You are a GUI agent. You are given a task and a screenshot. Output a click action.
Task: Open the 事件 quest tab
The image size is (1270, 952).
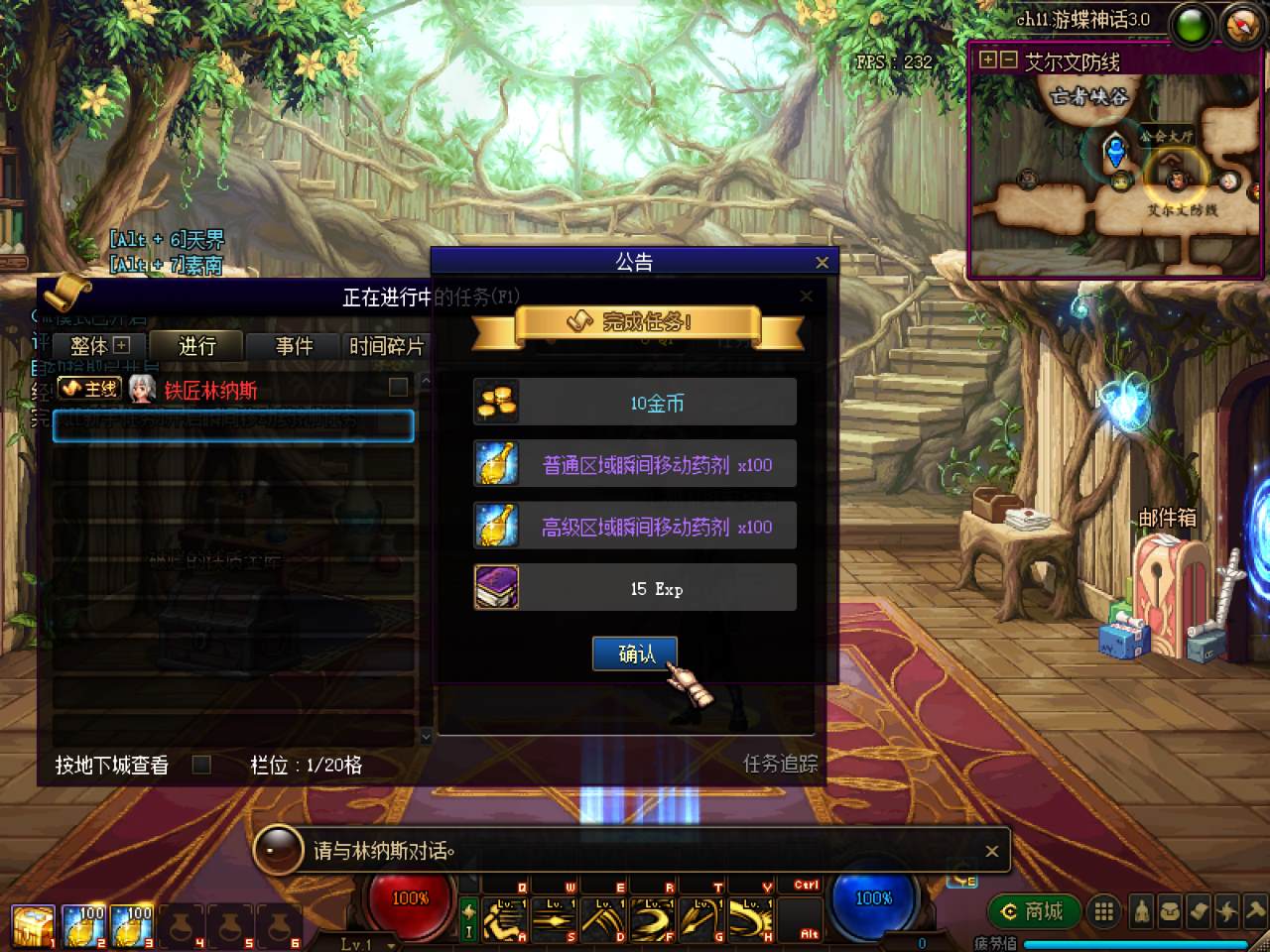[x=294, y=346]
